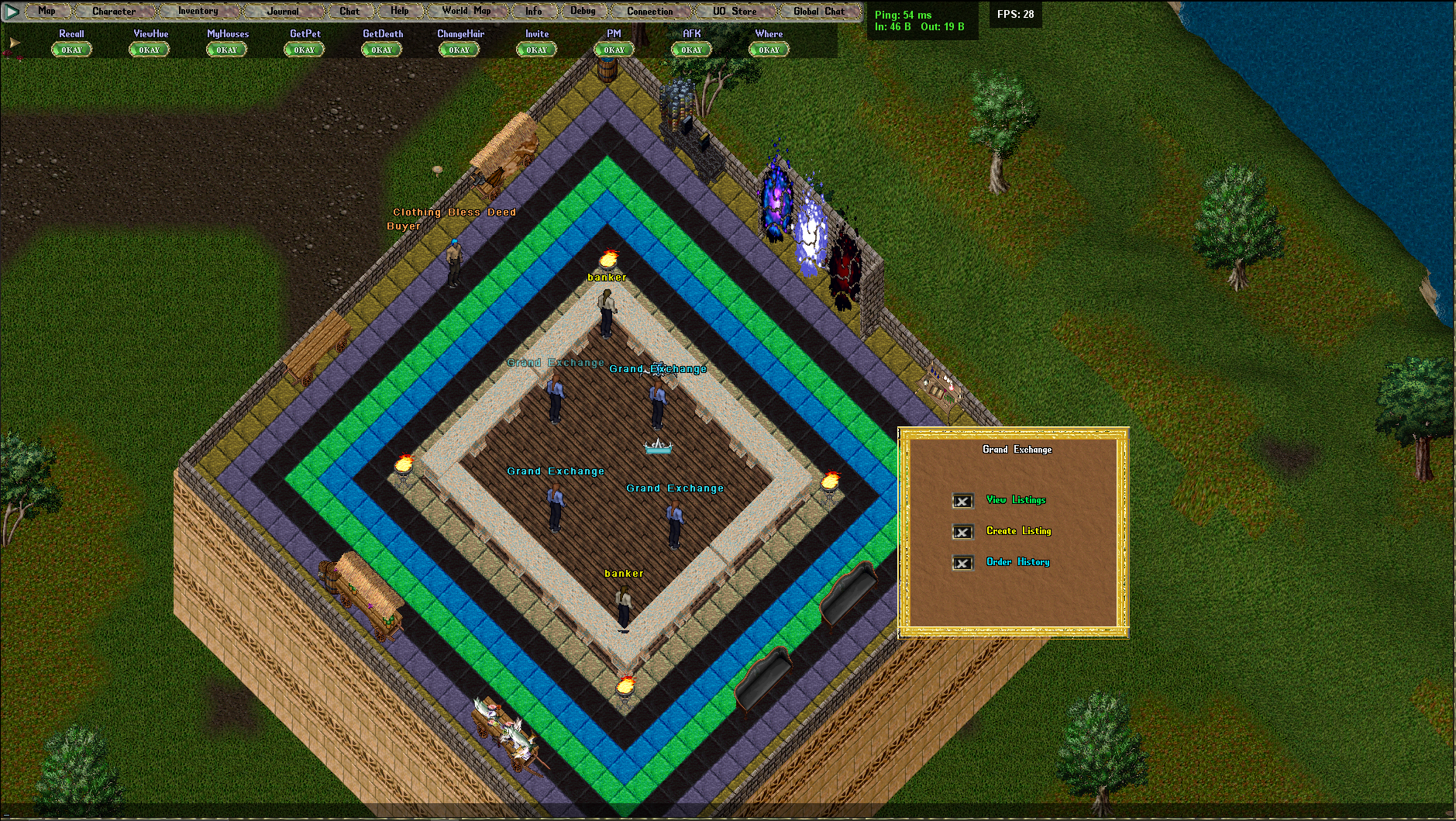Enable the View Listings checkbox

pyautogui.click(x=962, y=501)
